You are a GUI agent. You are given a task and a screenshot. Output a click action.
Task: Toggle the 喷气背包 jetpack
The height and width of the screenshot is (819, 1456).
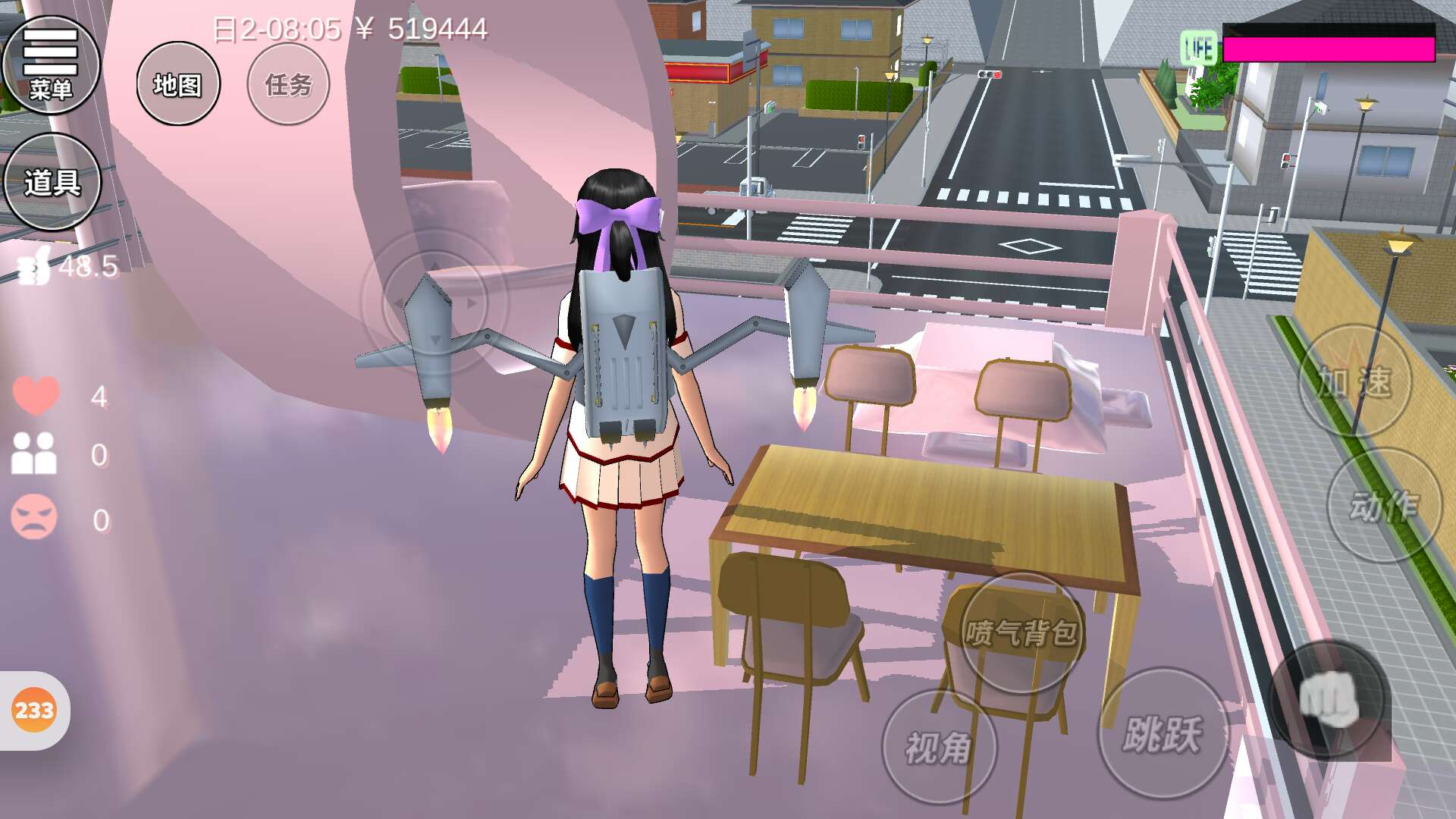point(1021,632)
